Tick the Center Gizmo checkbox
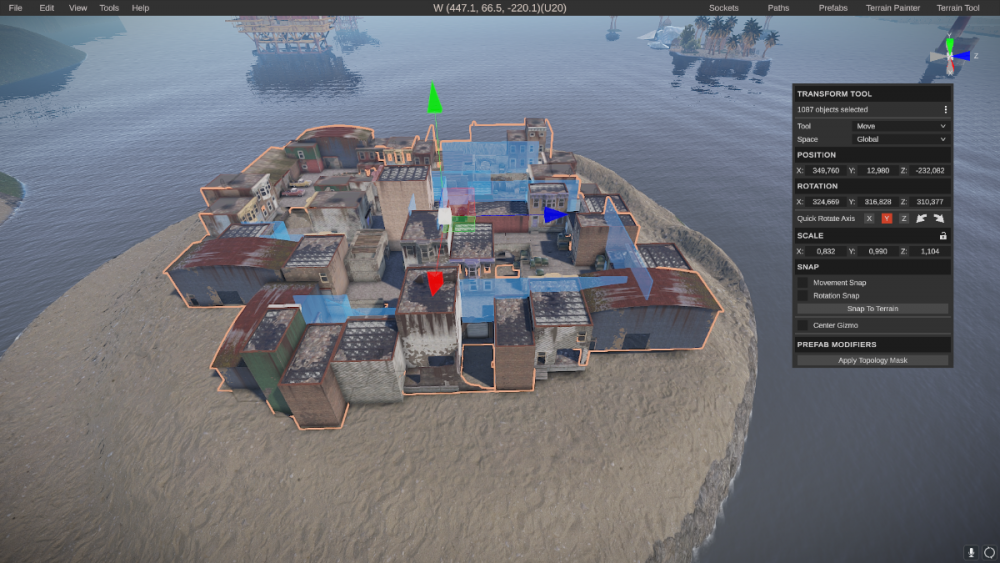 802,325
